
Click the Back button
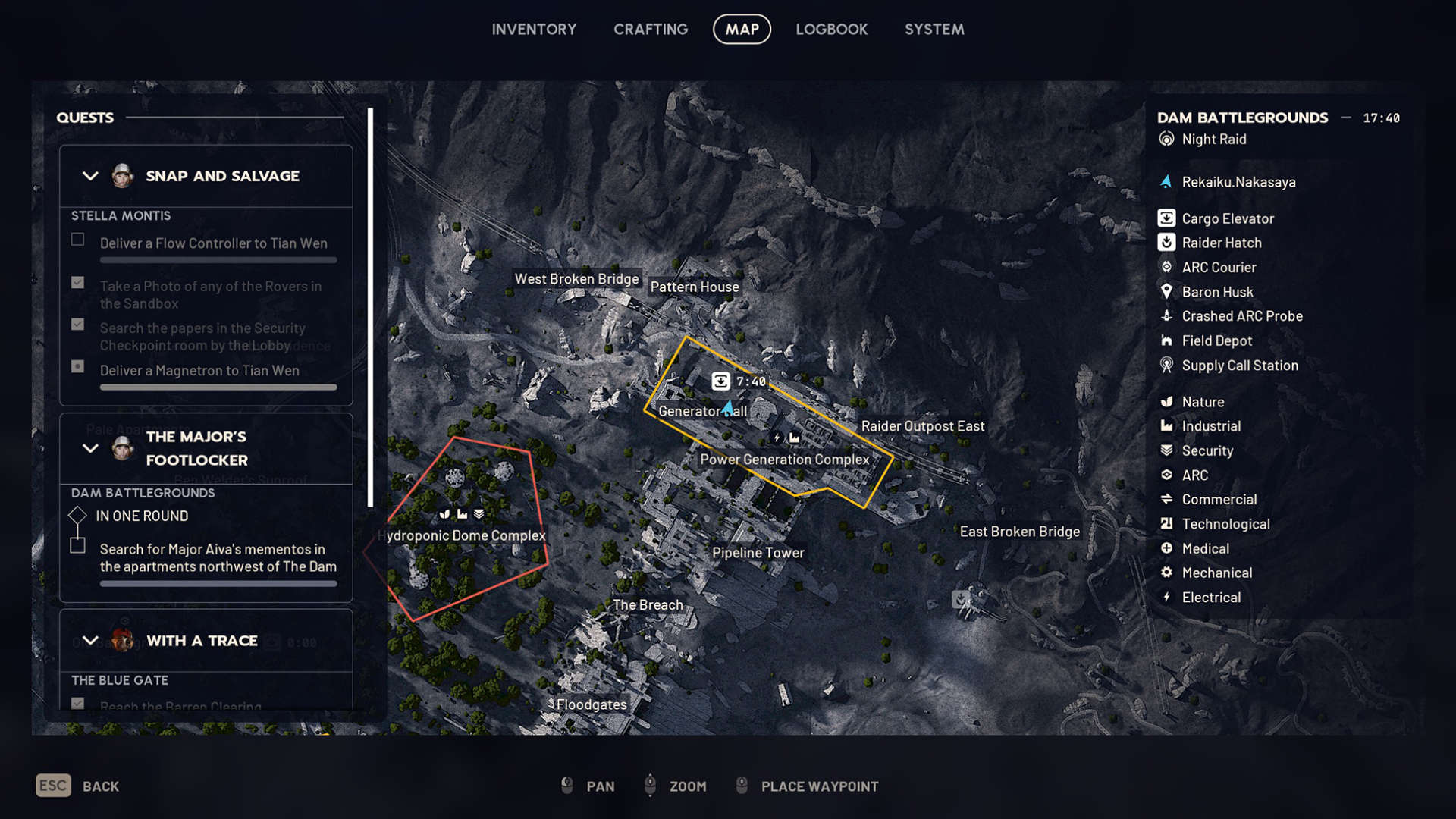pos(78,786)
